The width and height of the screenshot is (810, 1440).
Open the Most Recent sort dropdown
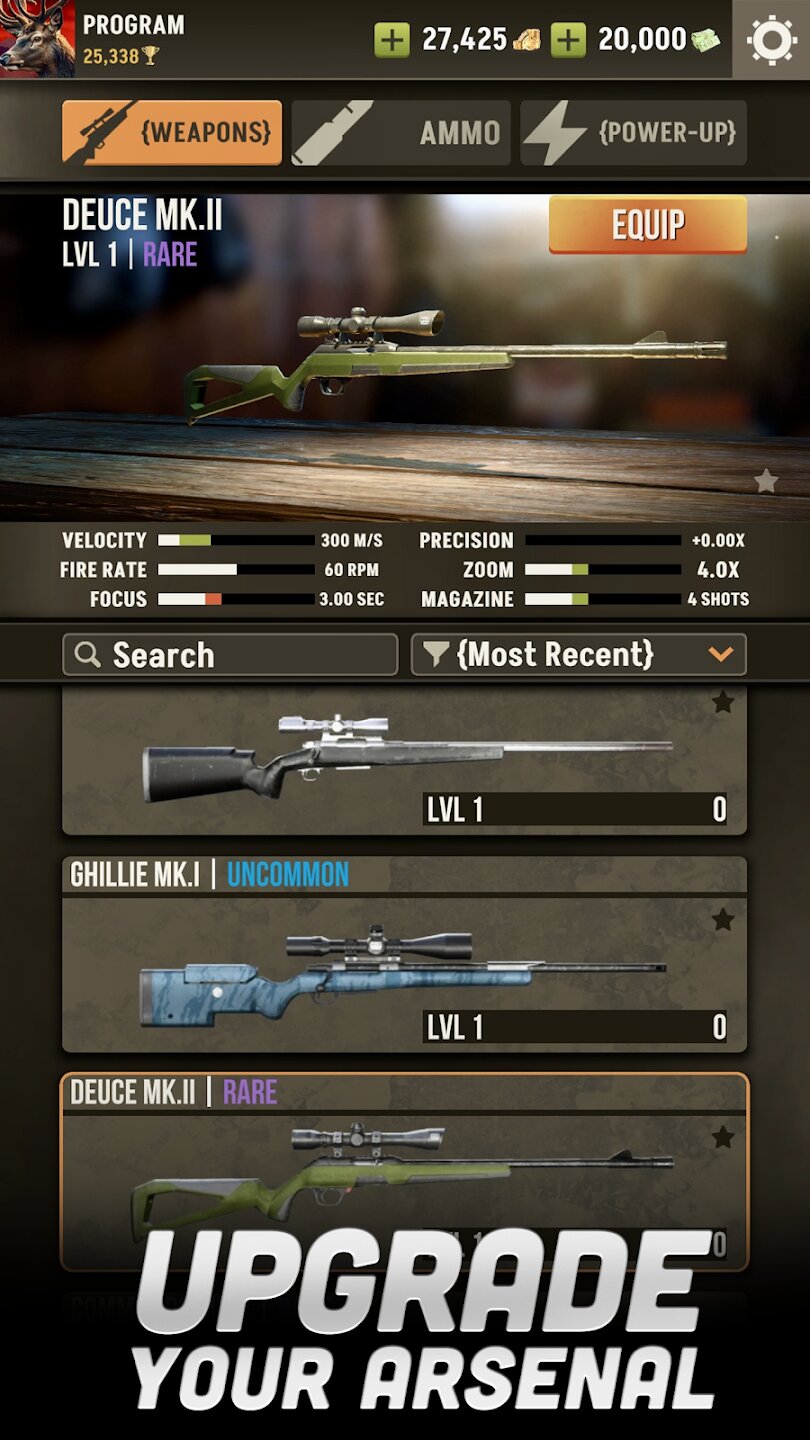[x=578, y=655]
